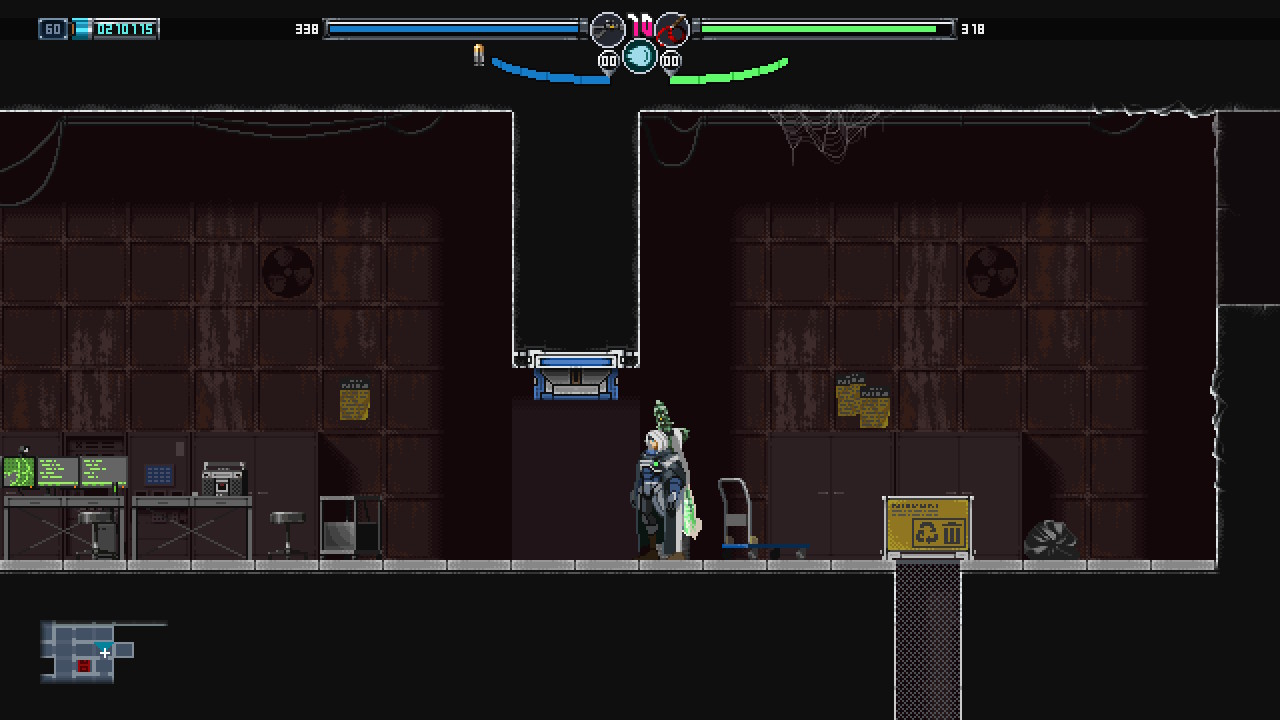The width and height of the screenshot is (1280, 720).
Task: Activate the cyan dash orb ability
Action: [640, 56]
